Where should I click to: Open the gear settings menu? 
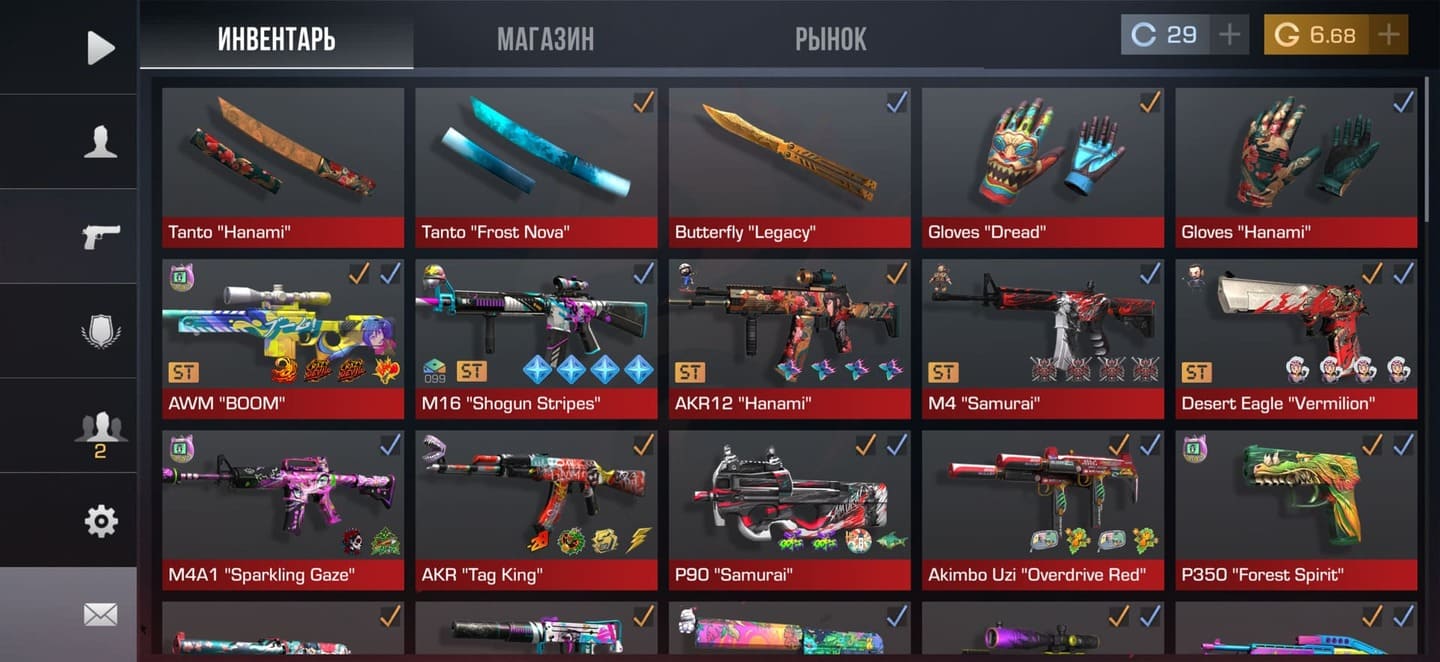pyautogui.click(x=100, y=521)
